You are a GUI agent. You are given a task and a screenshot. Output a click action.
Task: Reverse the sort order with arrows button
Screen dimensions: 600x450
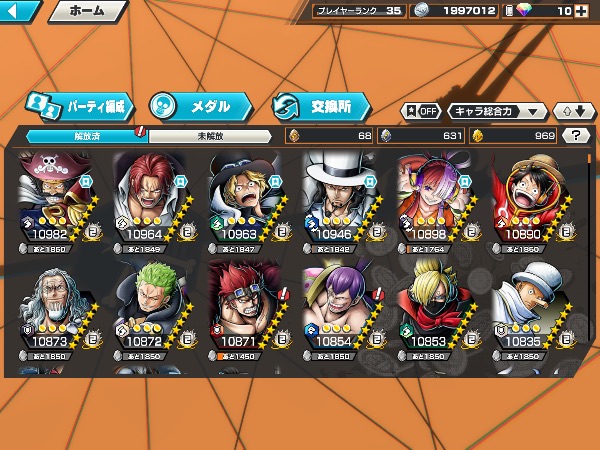571,111
